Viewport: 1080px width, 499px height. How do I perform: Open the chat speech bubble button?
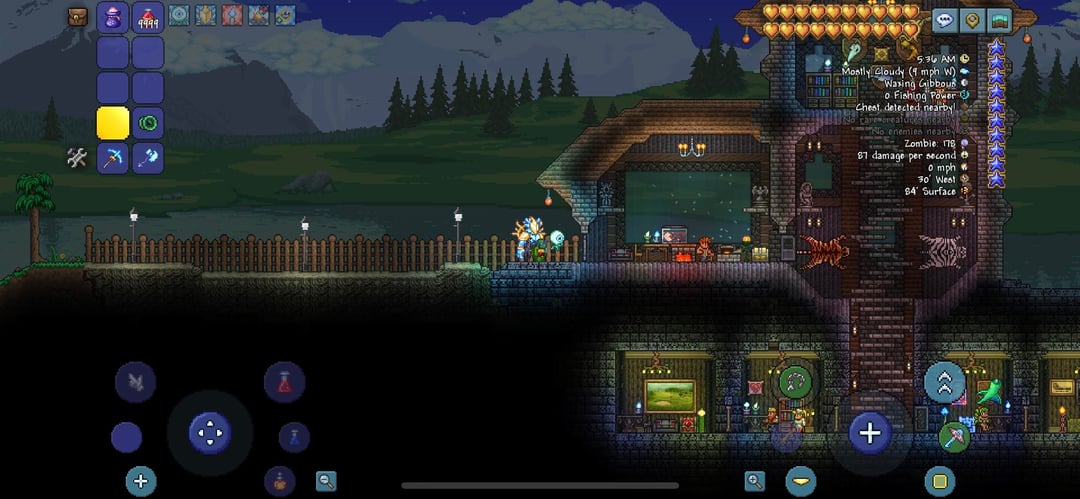pos(945,20)
